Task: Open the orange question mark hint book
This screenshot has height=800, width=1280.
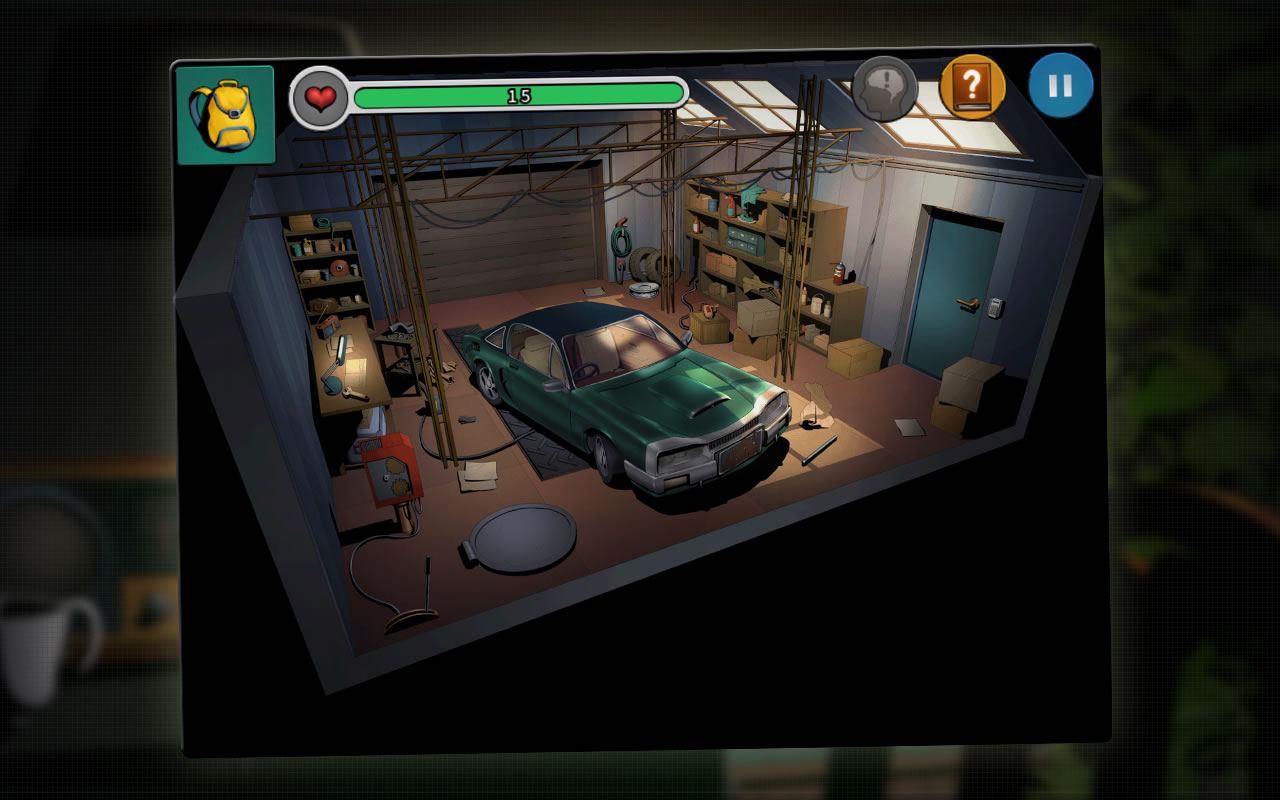Action: pos(972,88)
